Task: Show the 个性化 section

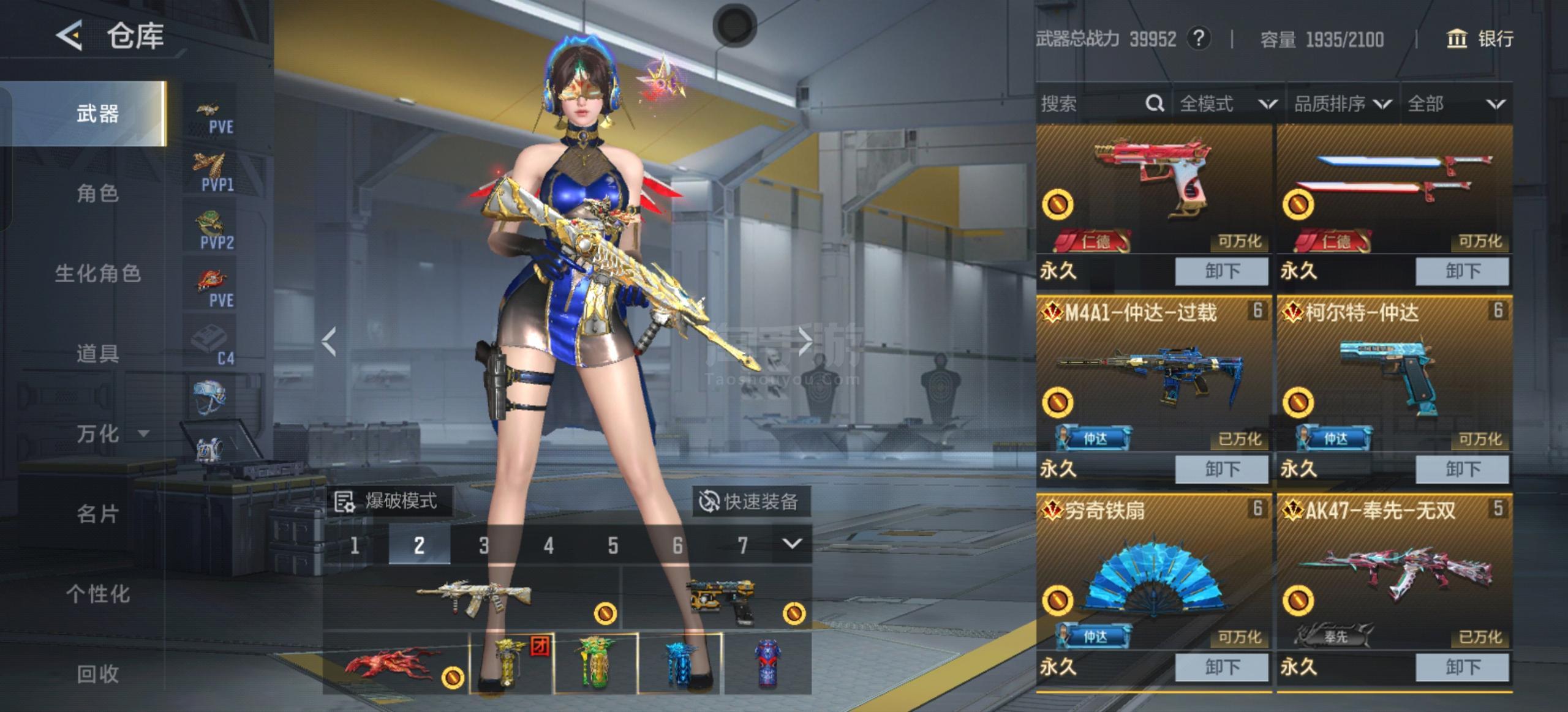Action: (97, 594)
